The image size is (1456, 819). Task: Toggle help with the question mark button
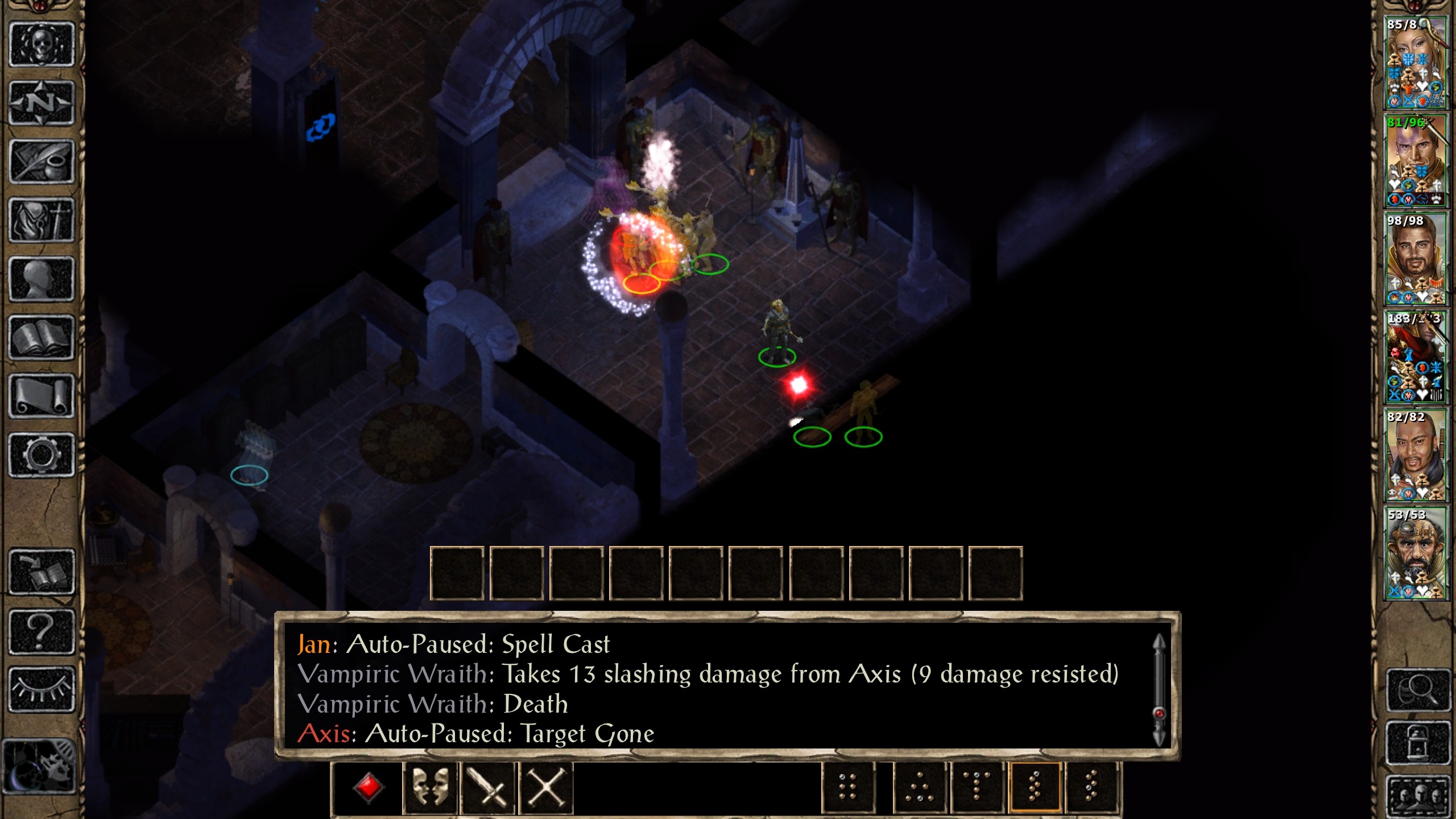42,631
